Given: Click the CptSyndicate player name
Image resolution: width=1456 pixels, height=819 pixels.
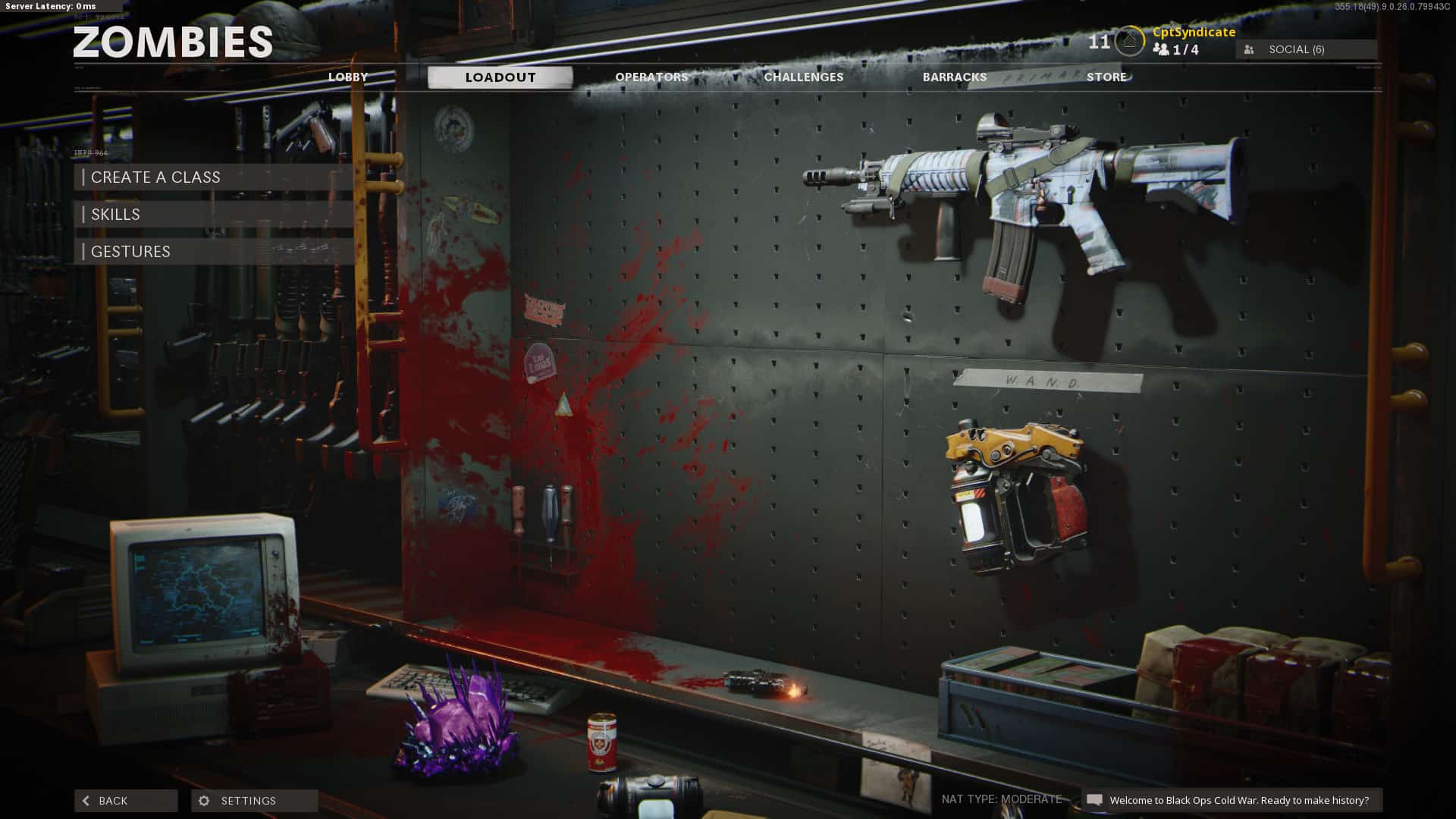Looking at the screenshot, I should (x=1194, y=32).
